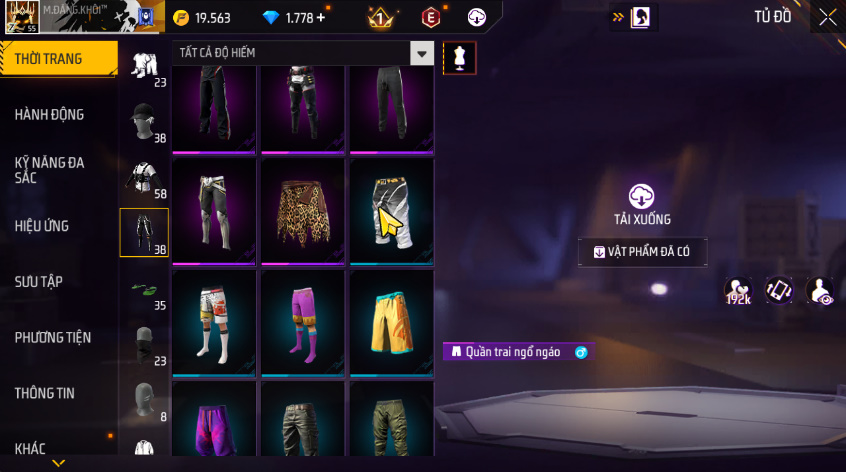Open the HÀNH ĐỘNG tab
The image size is (846, 472).
tap(50, 114)
